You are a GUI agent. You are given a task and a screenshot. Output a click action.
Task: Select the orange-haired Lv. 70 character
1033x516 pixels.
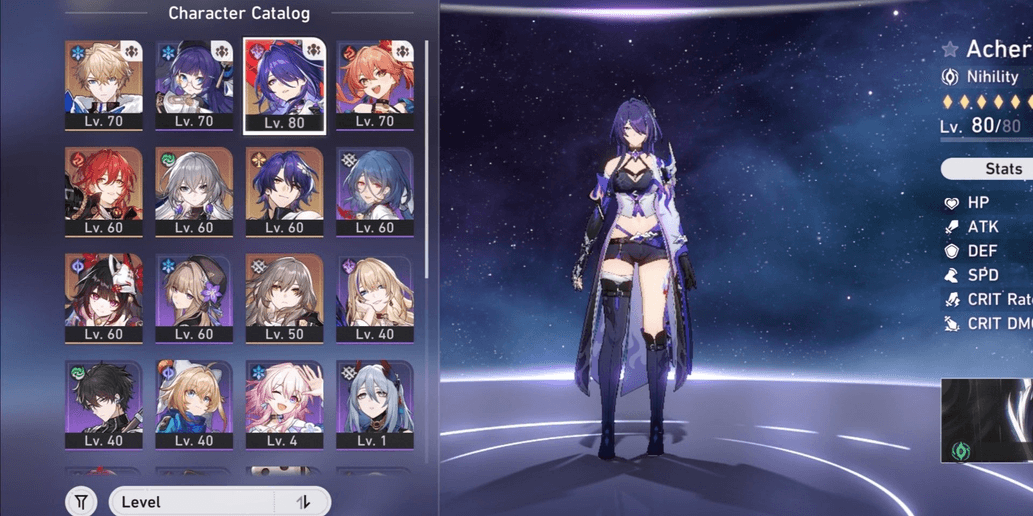(x=375, y=86)
